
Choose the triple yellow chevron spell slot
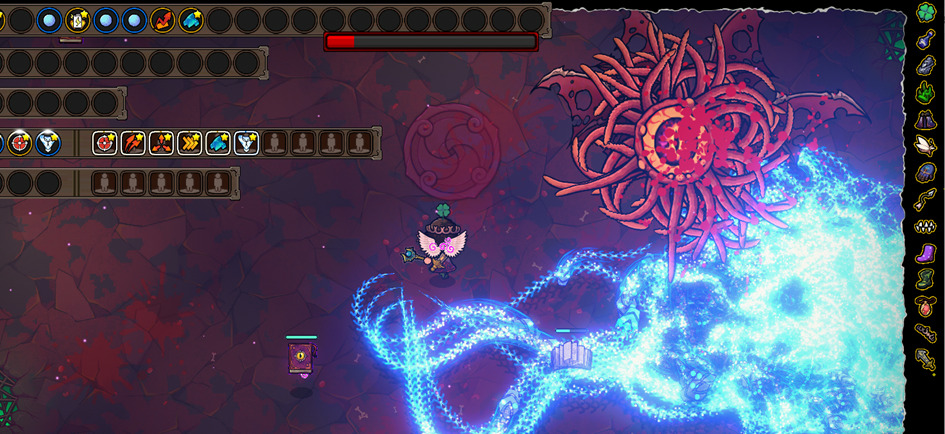tap(189, 143)
